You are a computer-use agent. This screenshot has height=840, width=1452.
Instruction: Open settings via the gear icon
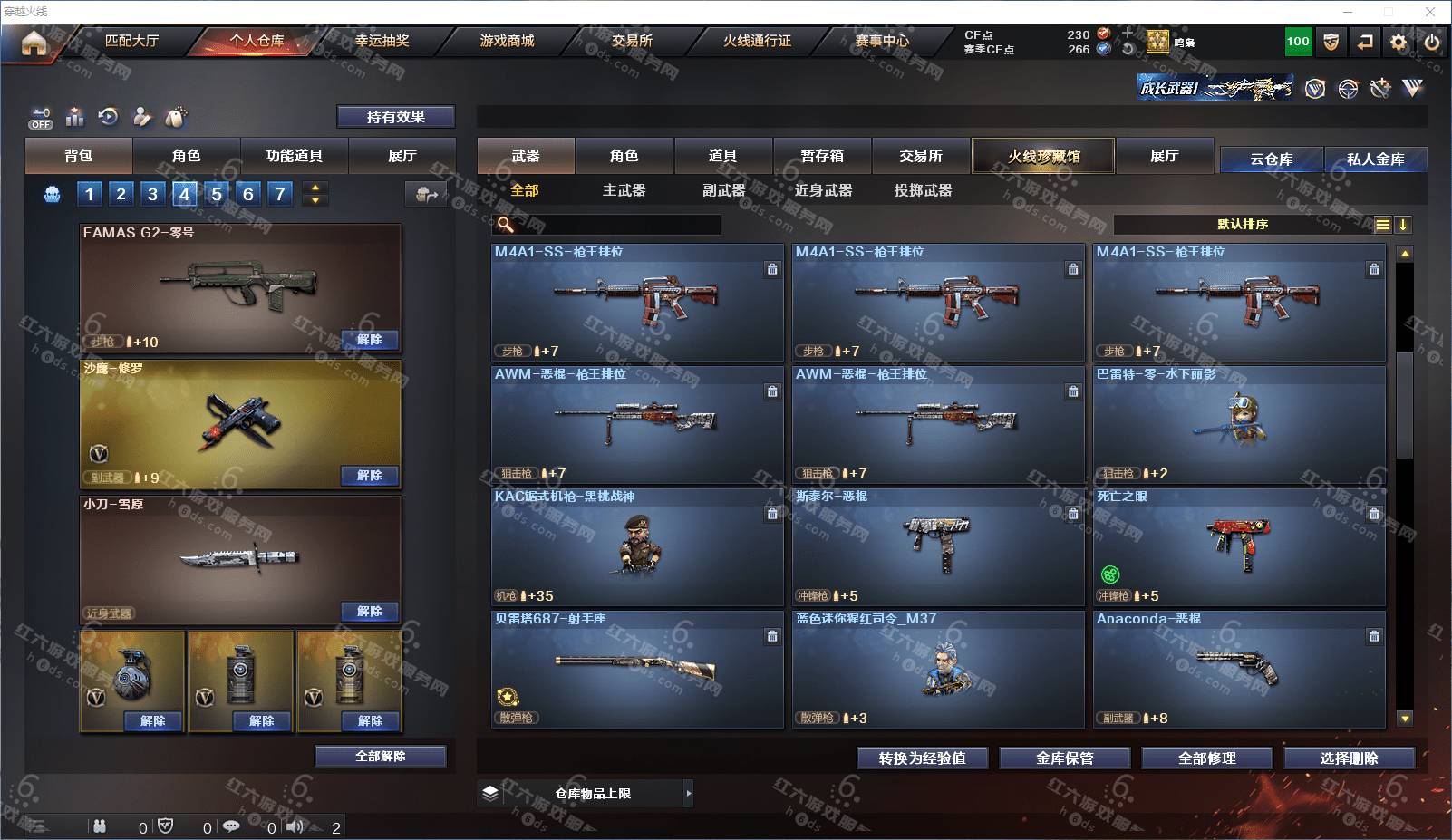pyautogui.click(x=1399, y=42)
